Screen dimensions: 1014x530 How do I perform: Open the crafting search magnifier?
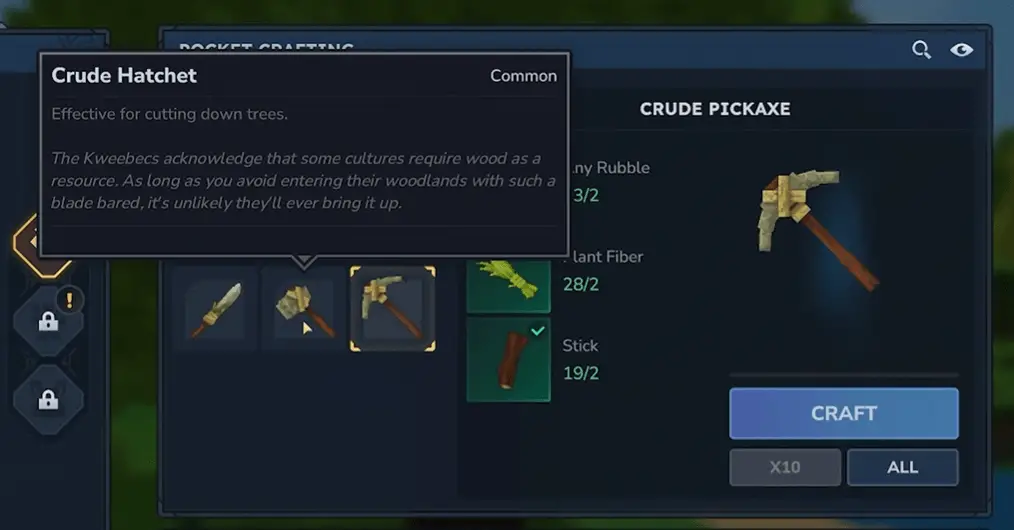click(x=921, y=50)
